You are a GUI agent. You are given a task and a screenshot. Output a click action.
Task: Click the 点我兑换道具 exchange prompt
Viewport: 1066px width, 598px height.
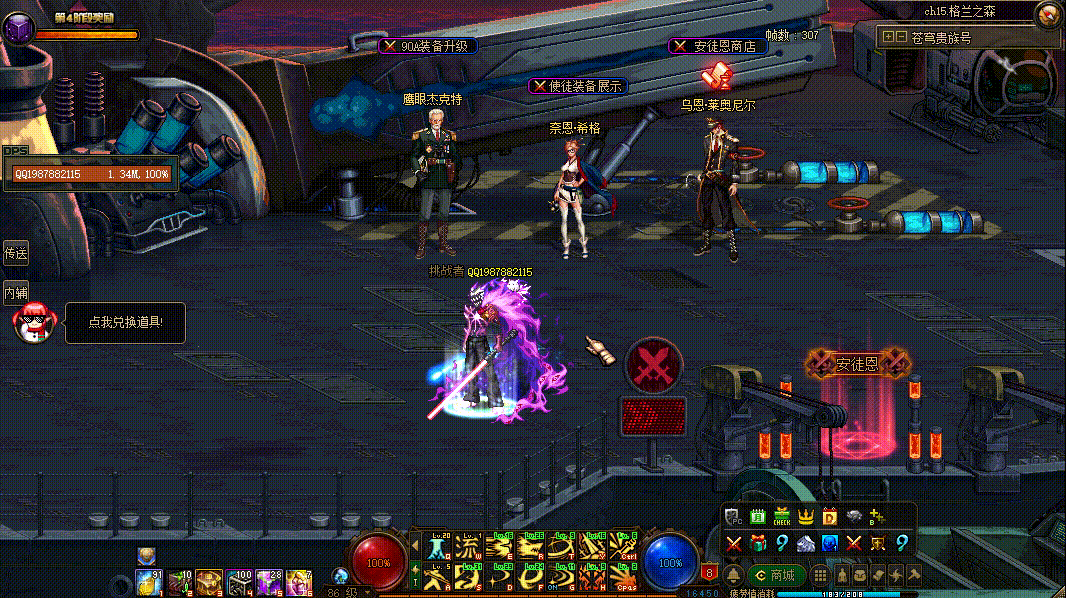pos(125,323)
